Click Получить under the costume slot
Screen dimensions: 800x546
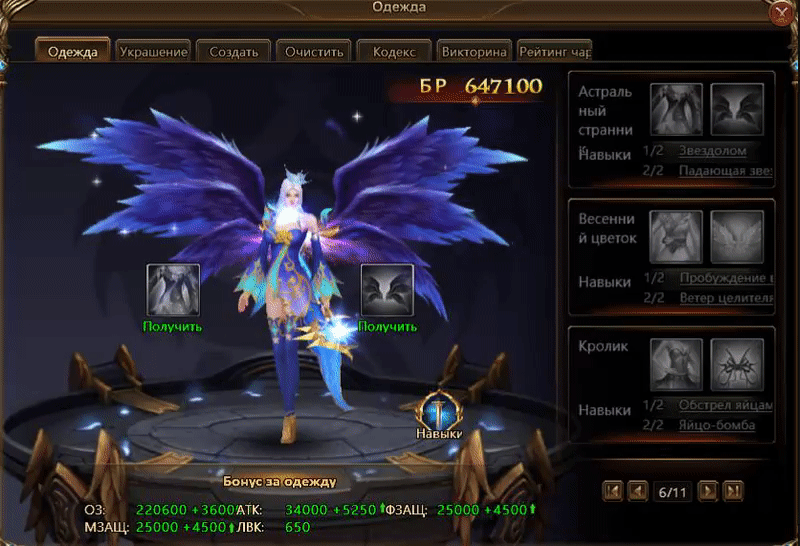[173, 326]
